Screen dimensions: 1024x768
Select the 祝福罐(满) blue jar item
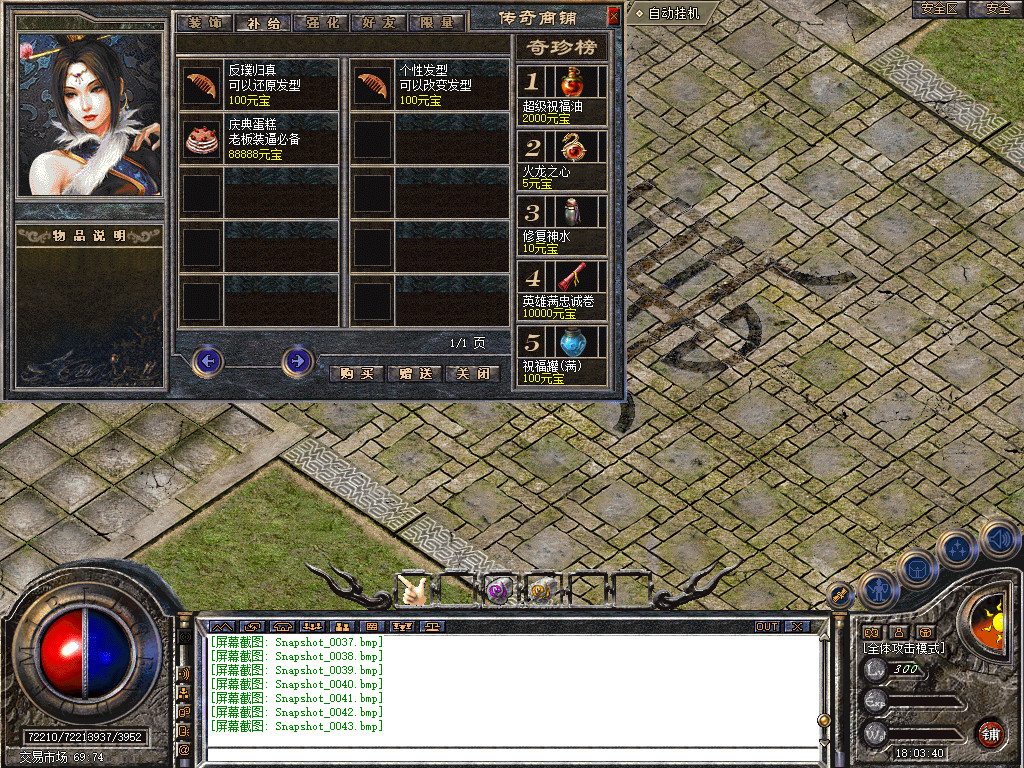click(x=570, y=341)
